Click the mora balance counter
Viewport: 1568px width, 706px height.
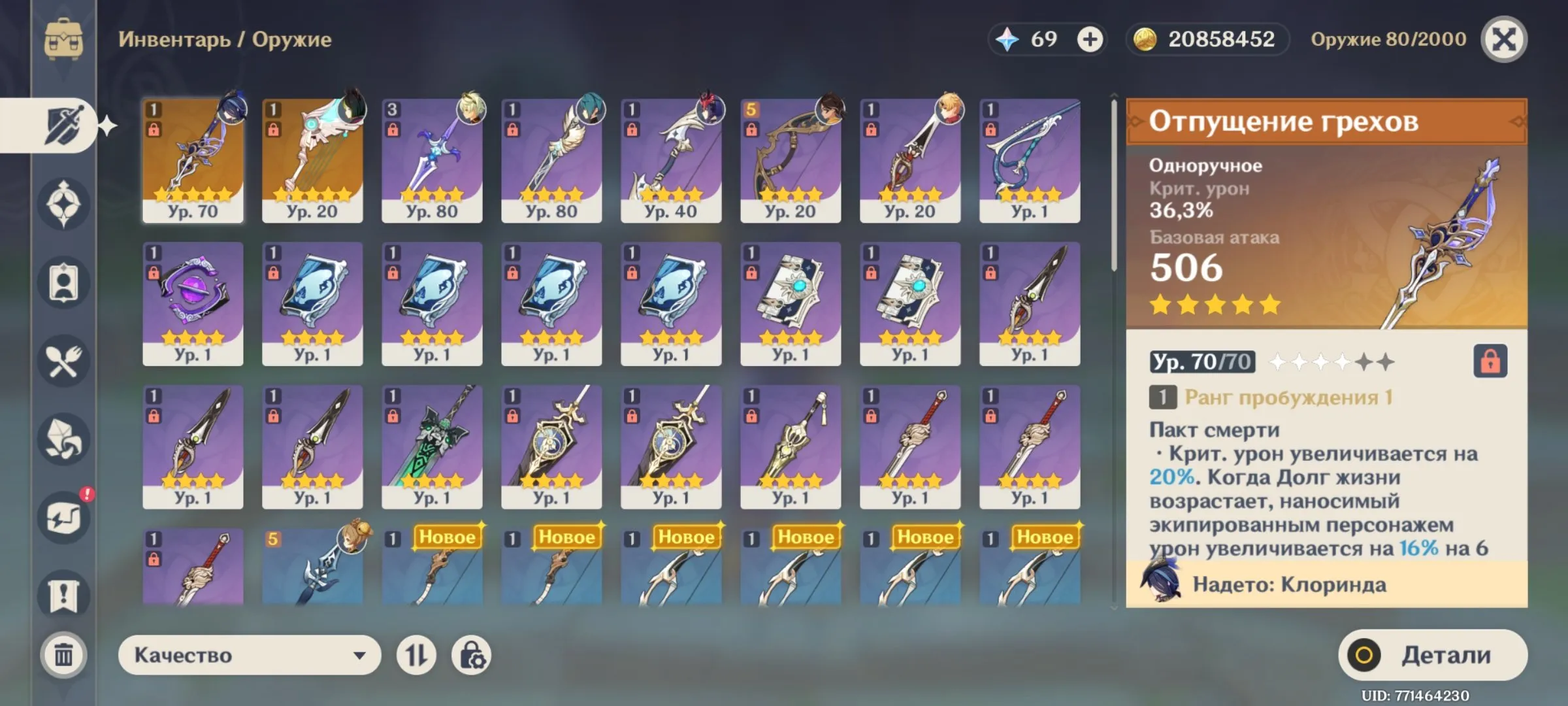[1209, 39]
